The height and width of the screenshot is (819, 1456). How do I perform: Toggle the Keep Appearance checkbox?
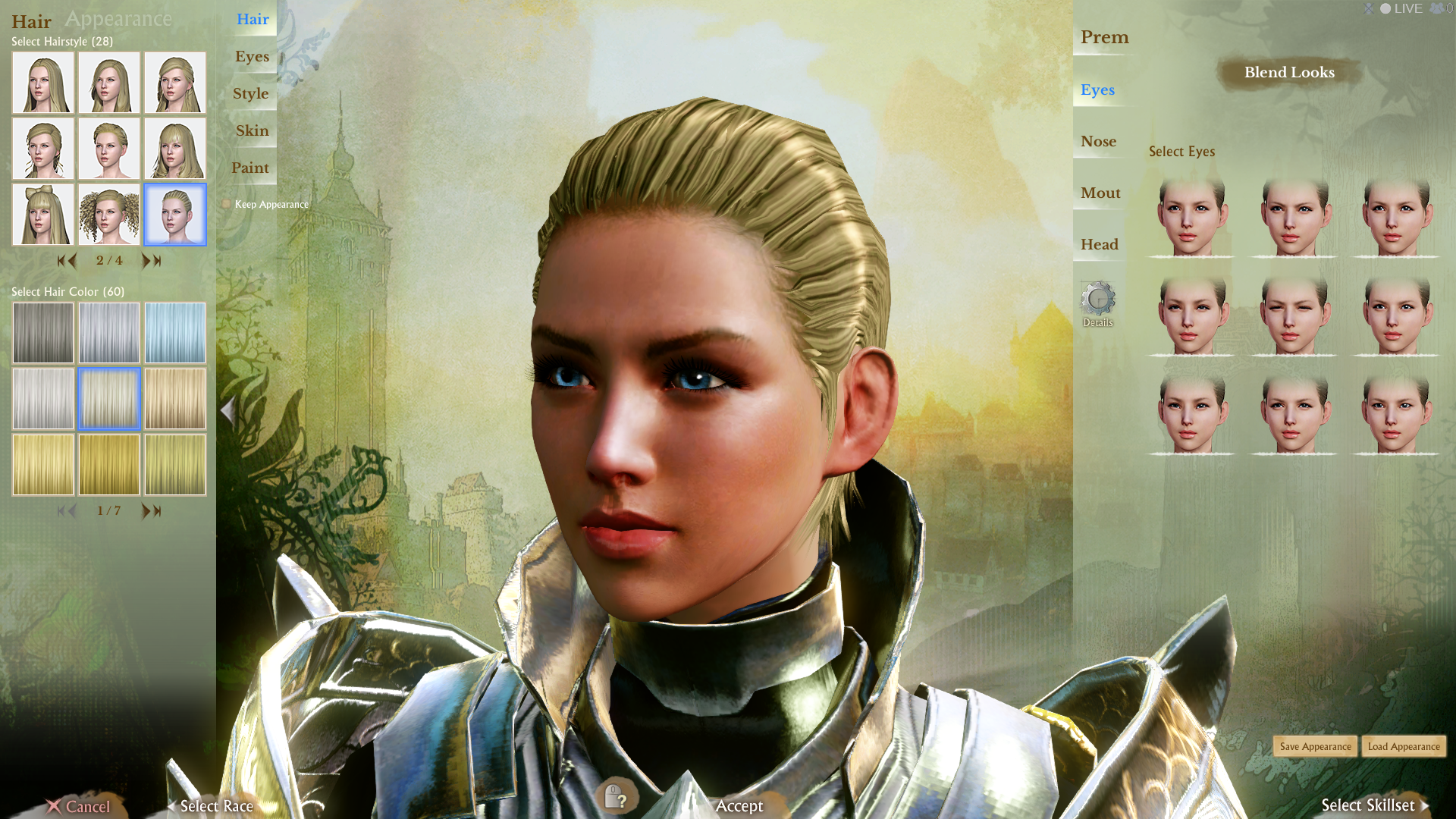point(227,204)
